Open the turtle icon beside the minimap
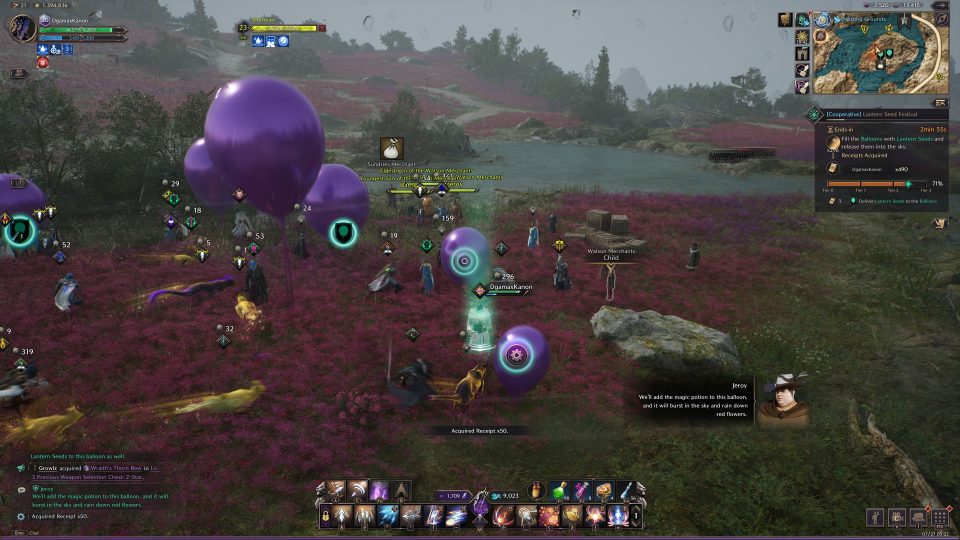Screen dimensions: 960x540 pyautogui.click(x=802, y=20)
